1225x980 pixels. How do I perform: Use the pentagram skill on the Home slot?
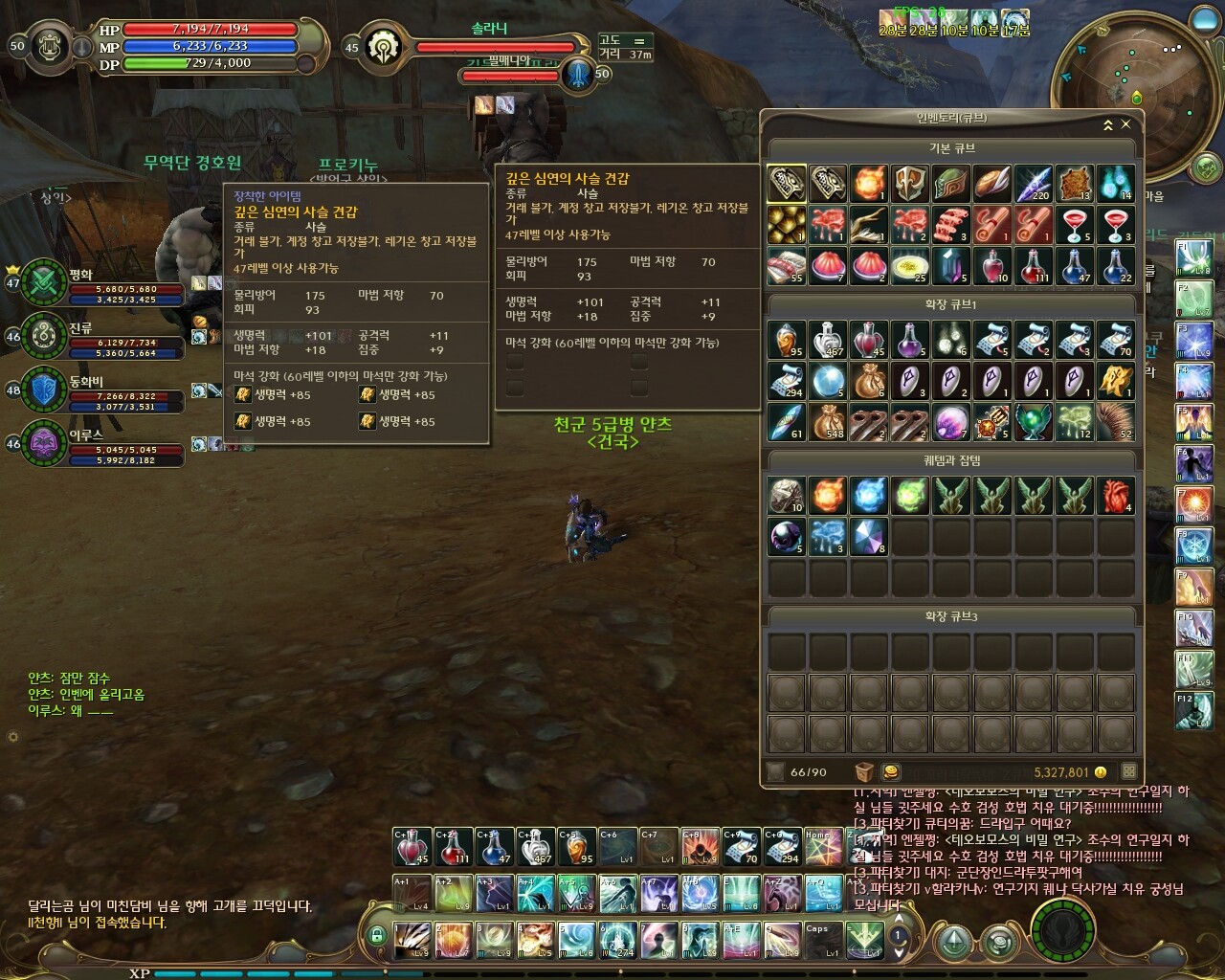(821, 847)
